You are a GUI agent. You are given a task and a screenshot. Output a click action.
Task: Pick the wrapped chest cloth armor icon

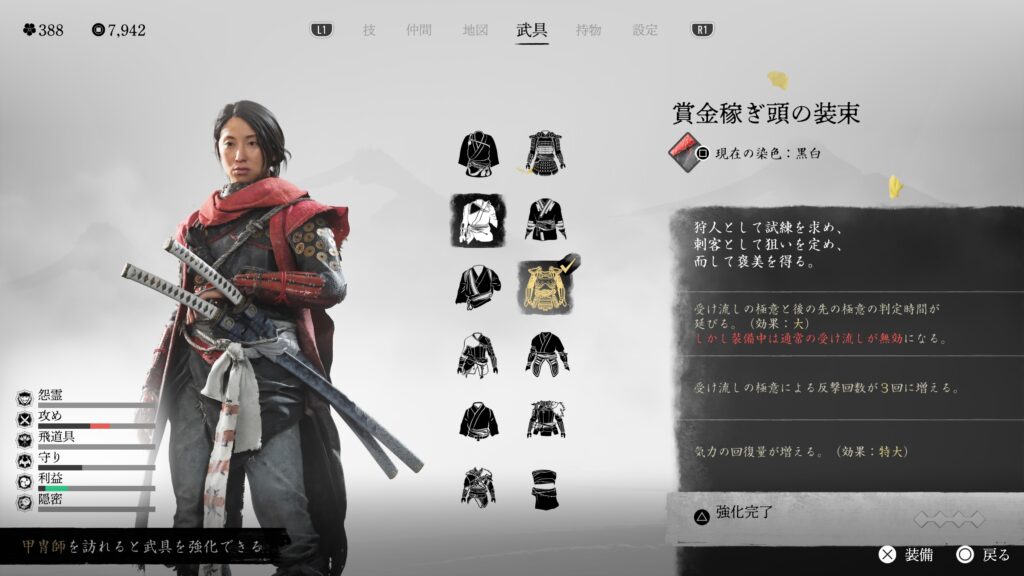(x=546, y=488)
